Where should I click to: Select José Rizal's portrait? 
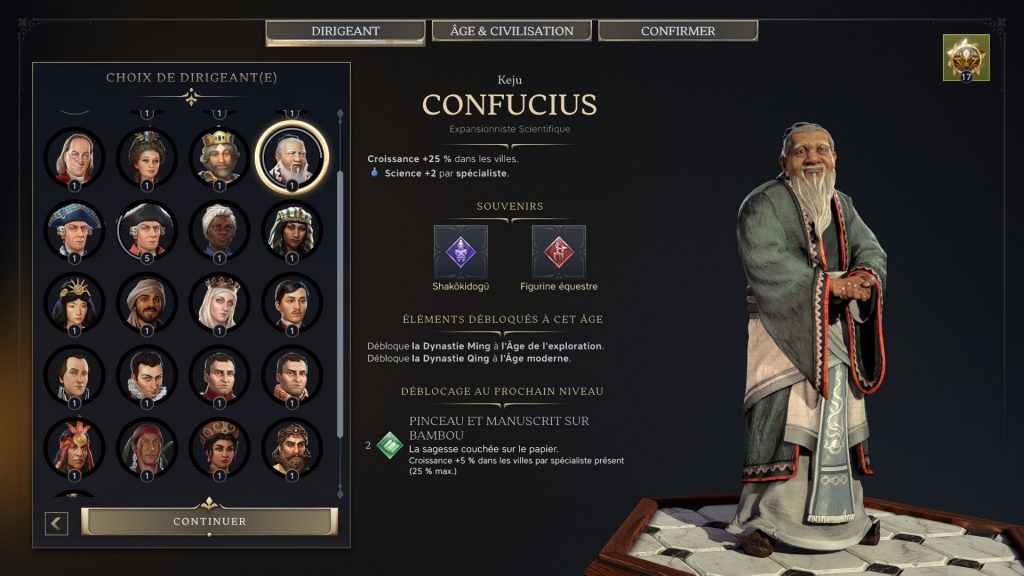click(x=291, y=302)
